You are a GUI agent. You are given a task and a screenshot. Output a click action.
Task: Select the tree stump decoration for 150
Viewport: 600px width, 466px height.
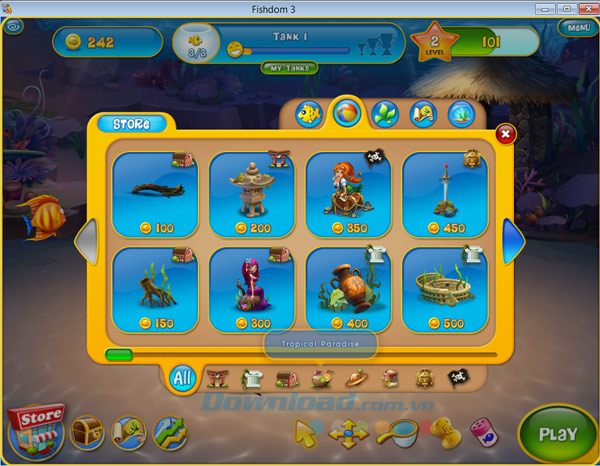tap(155, 289)
